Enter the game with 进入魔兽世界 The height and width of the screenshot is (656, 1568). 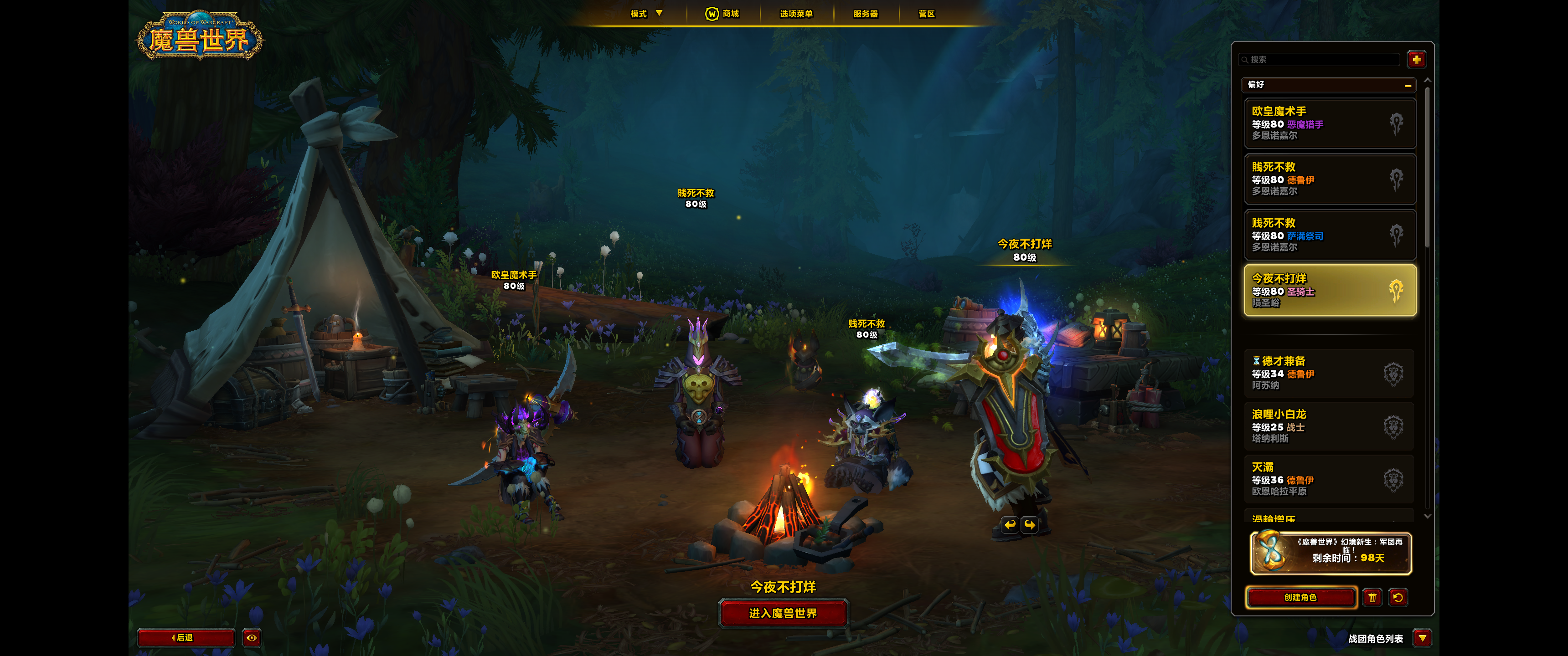[x=783, y=613]
